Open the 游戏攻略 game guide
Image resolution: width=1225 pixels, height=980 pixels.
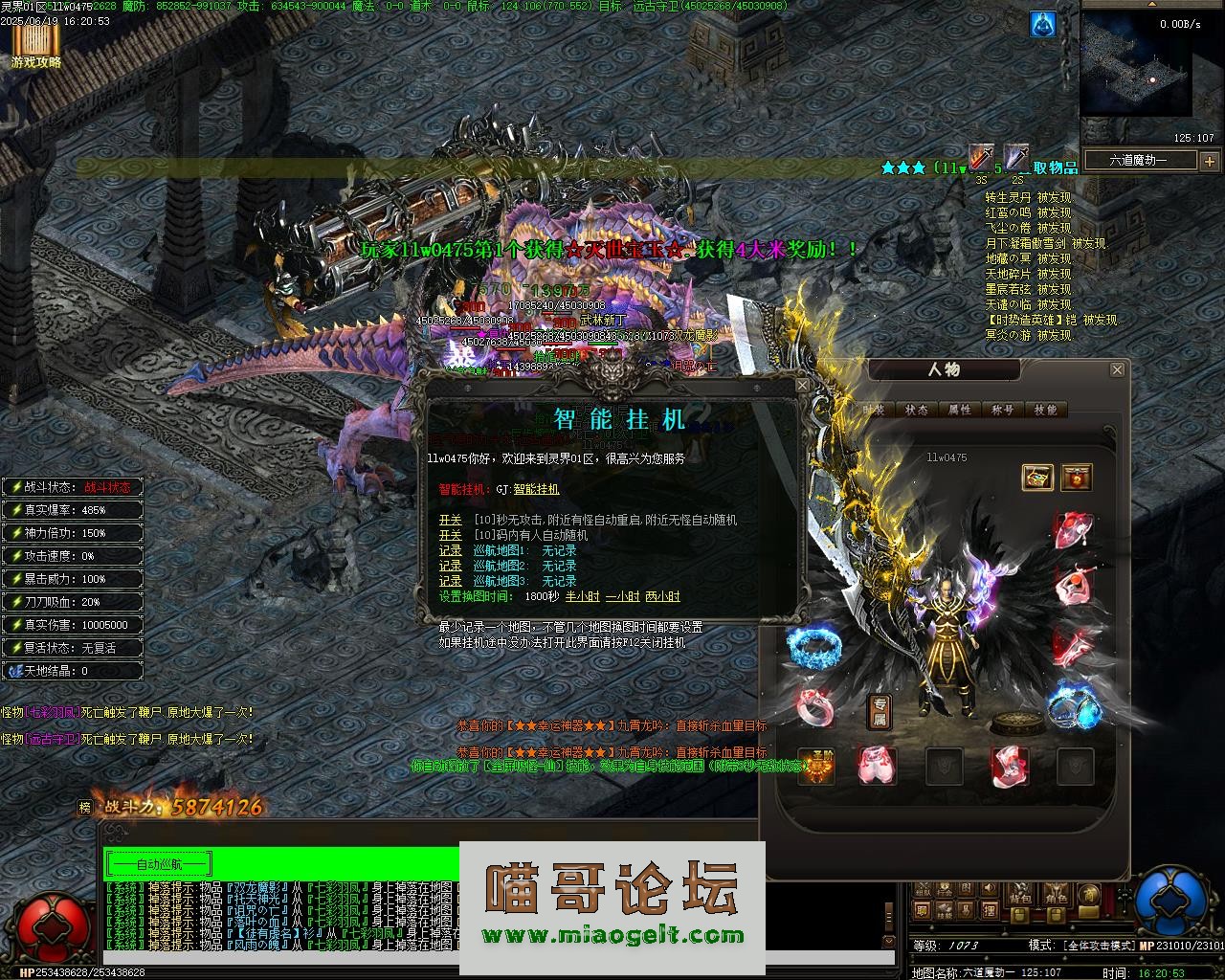36,46
